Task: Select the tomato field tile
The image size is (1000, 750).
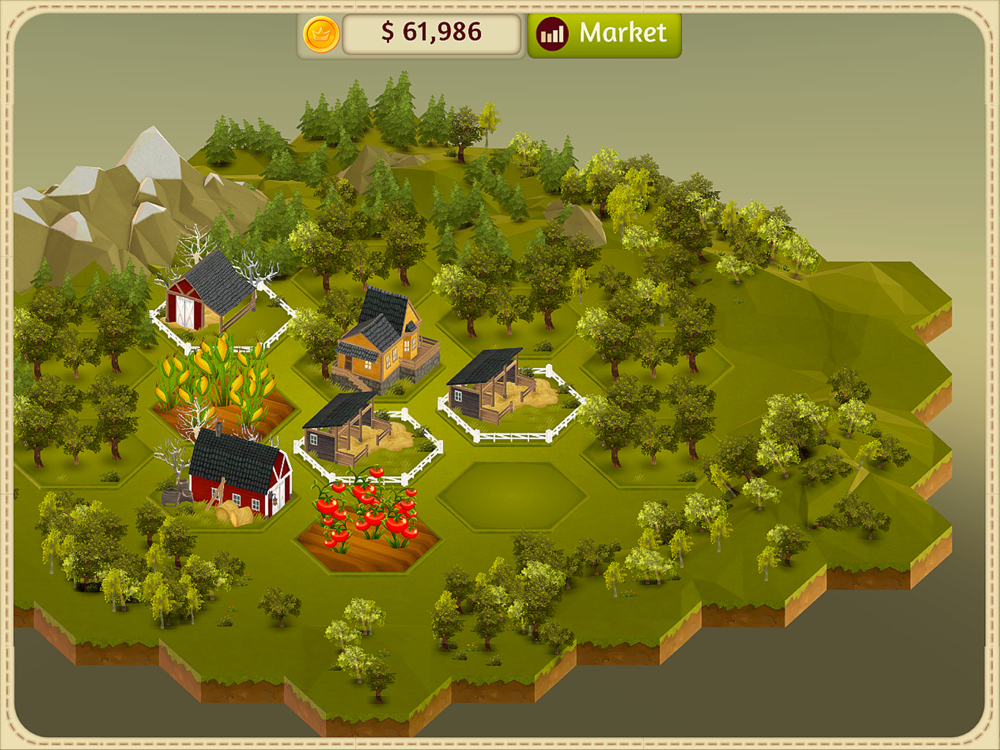Action: [367, 520]
